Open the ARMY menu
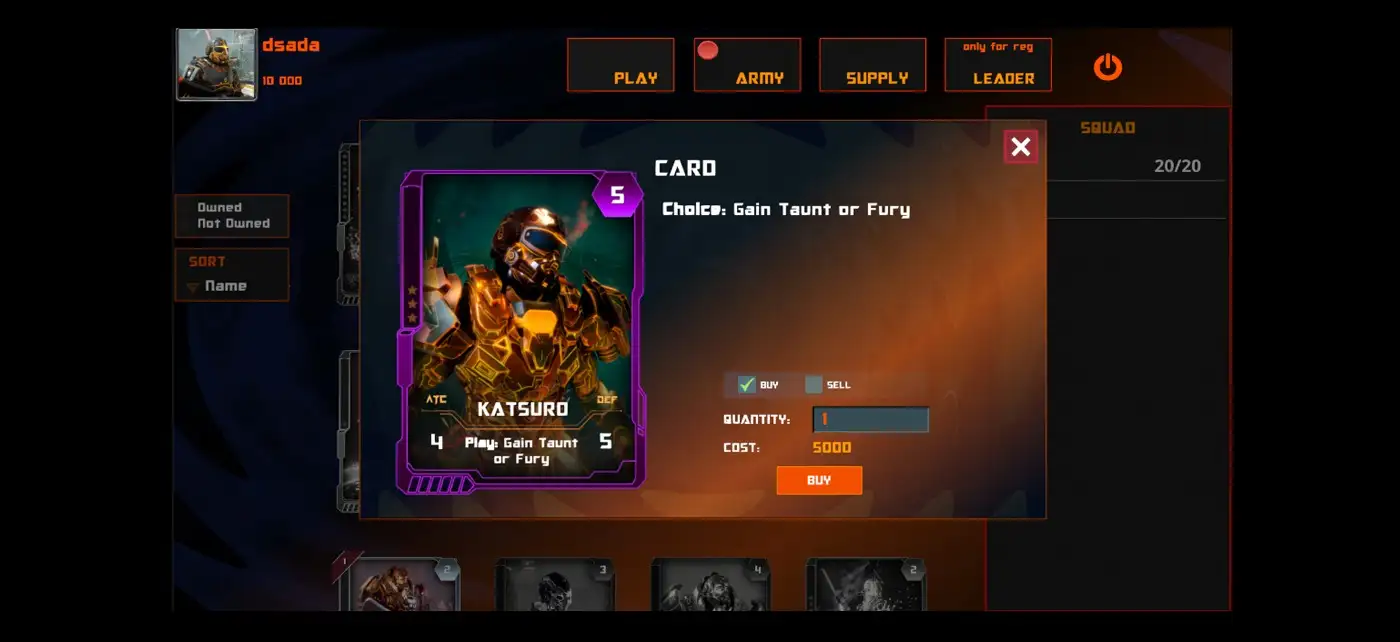Viewport: 1400px width, 642px height. click(x=747, y=65)
